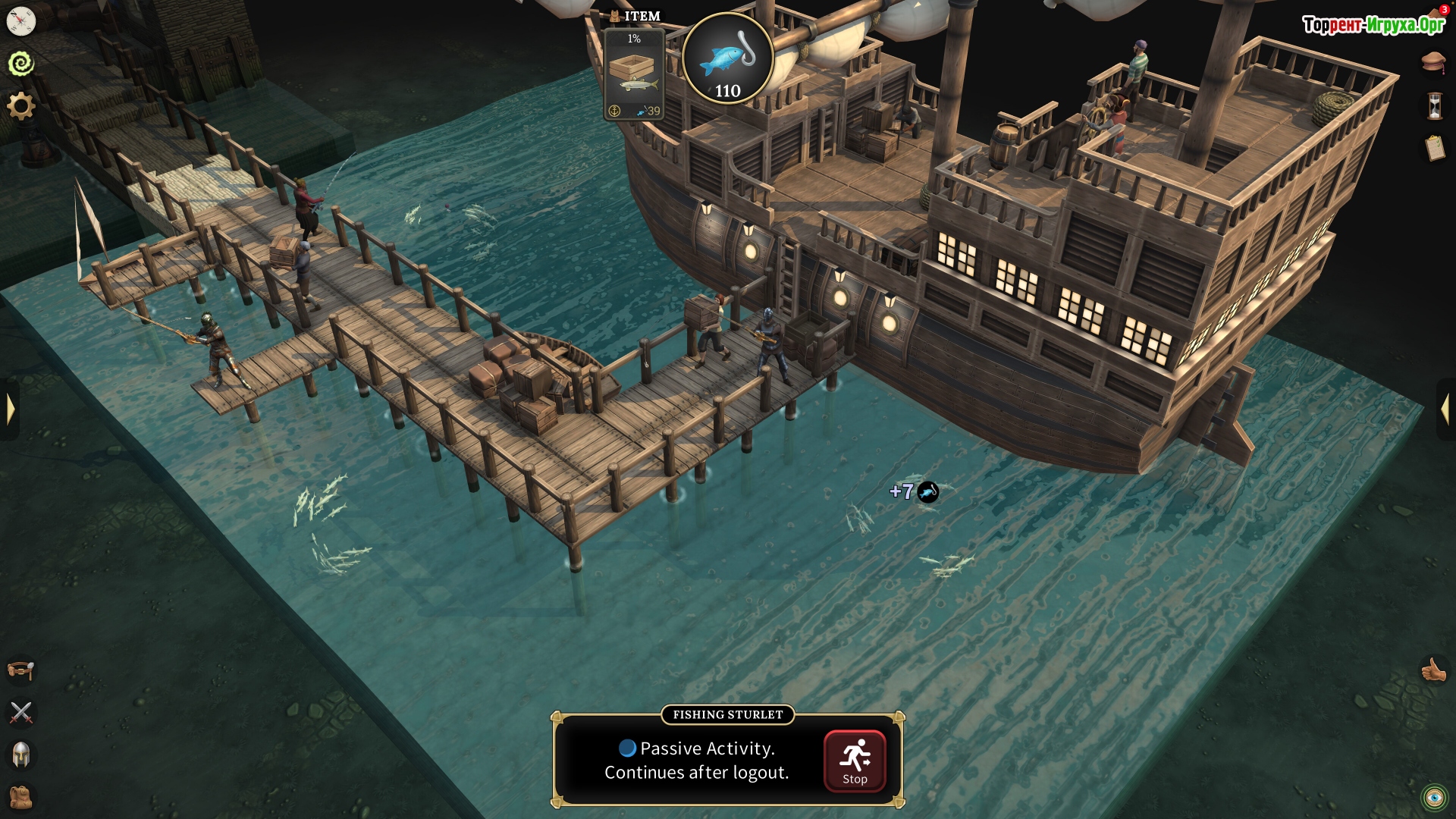Viewport: 1456px width, 819px height.
Task: Open the helmet equipment panel
Action: point(21,755)
